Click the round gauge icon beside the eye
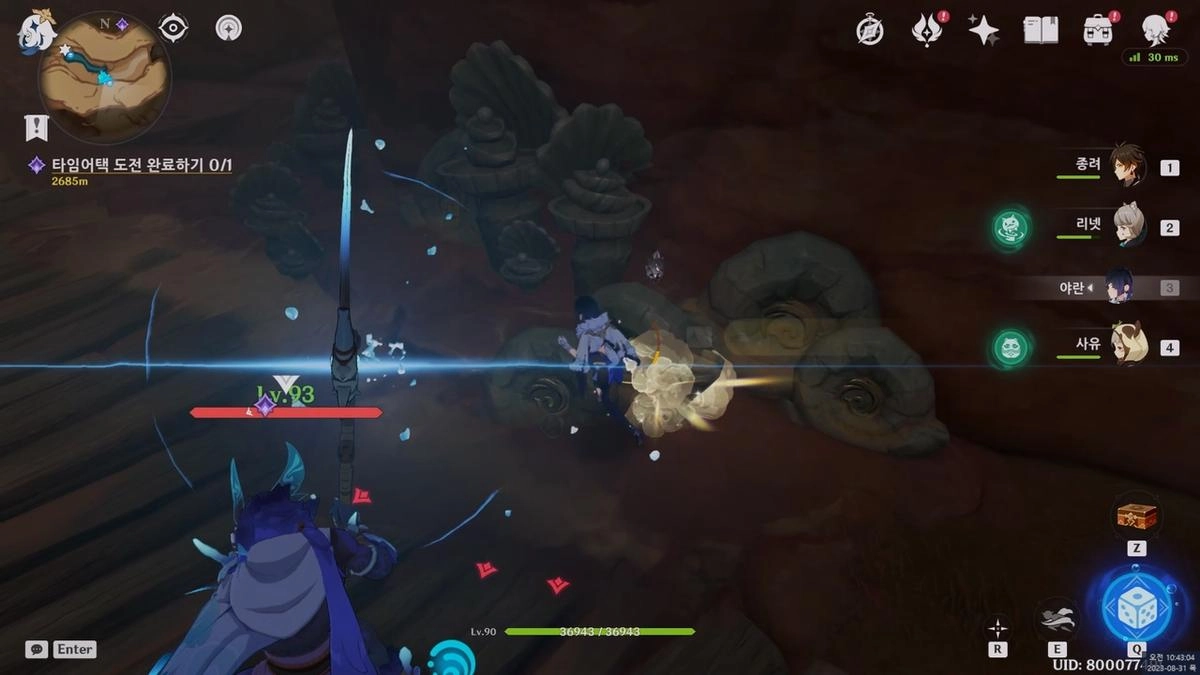Viewport: 1200px width, 675px height. pos(229,28)
